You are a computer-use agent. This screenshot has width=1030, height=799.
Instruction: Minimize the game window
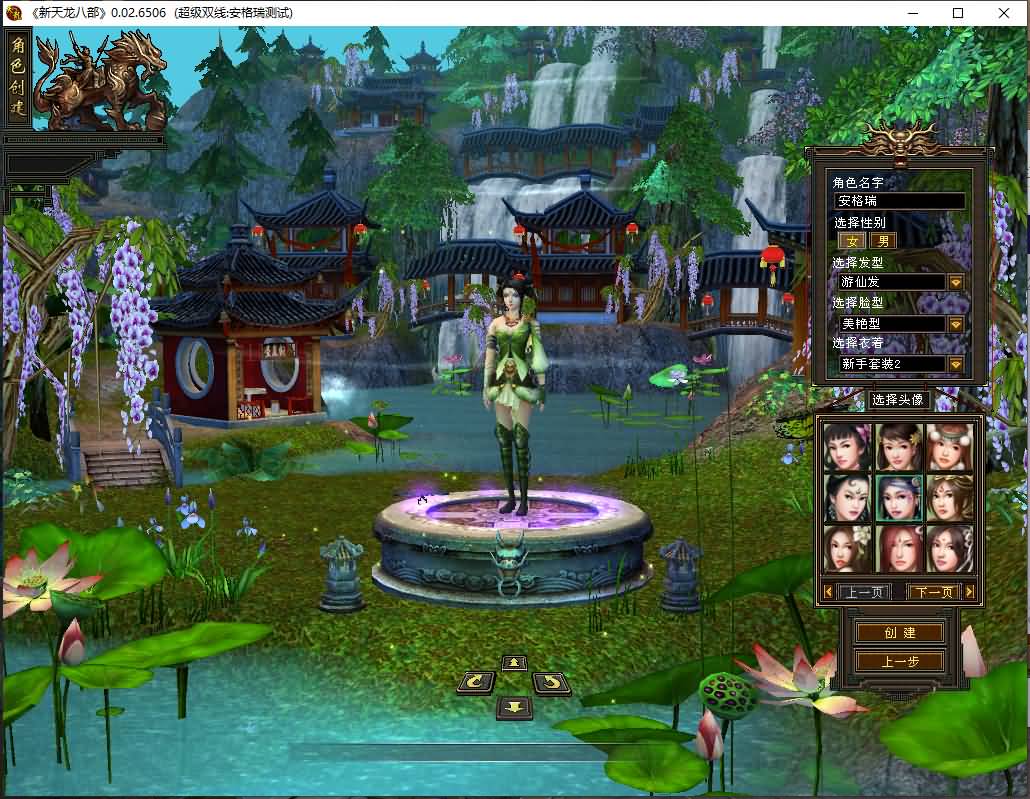[912, 13]
